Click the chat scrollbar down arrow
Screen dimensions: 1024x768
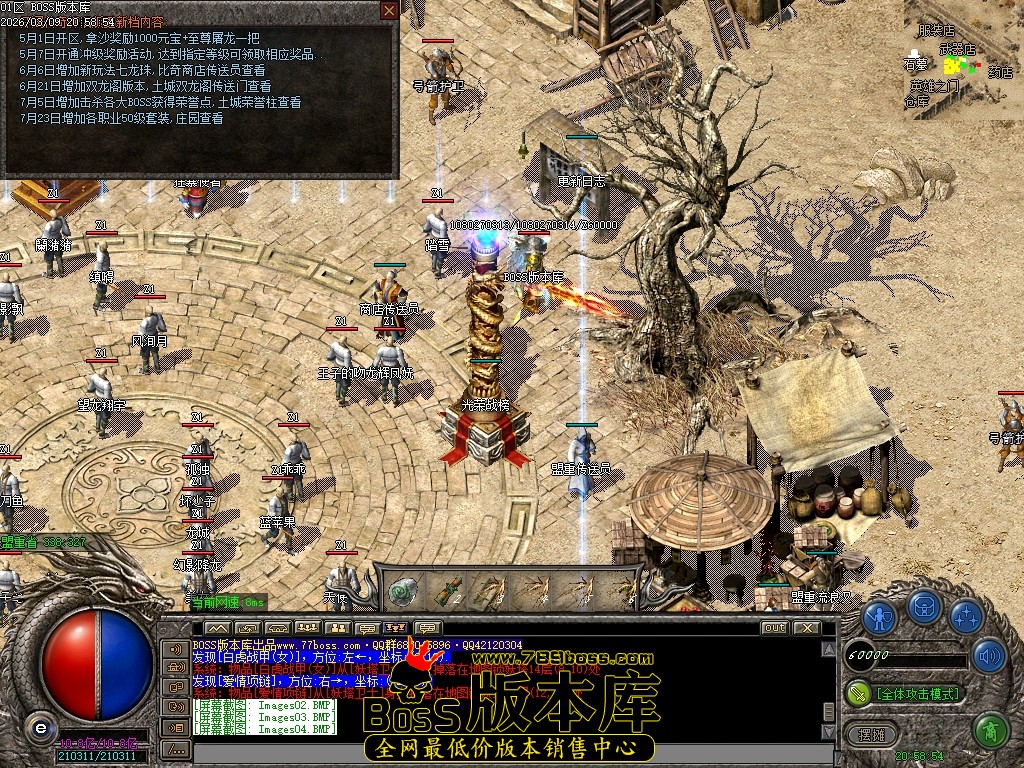[828, 731]
